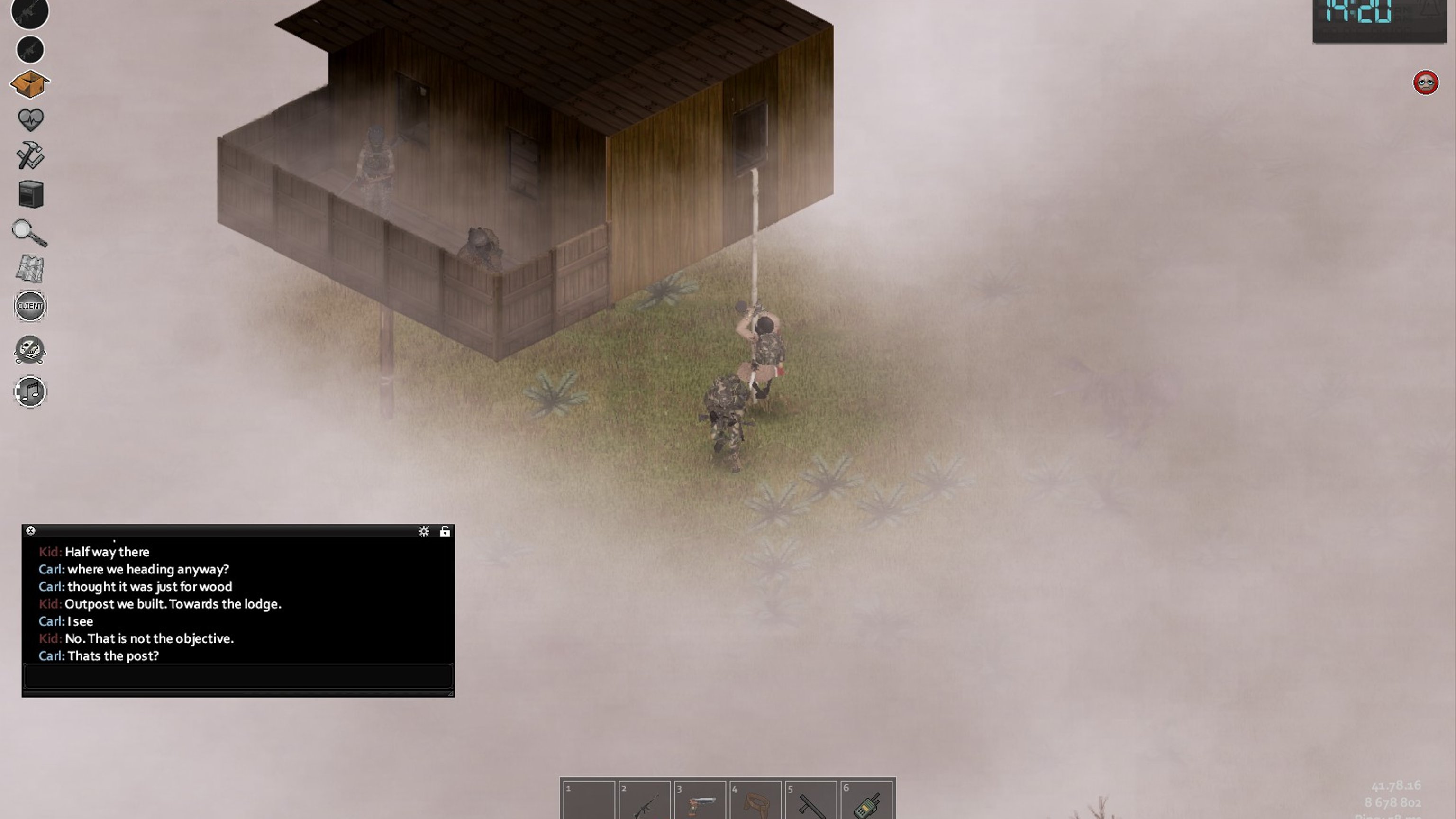The image size is (1456, 819).
Task: Click the CLIENT button
Action: pos(30,306)
